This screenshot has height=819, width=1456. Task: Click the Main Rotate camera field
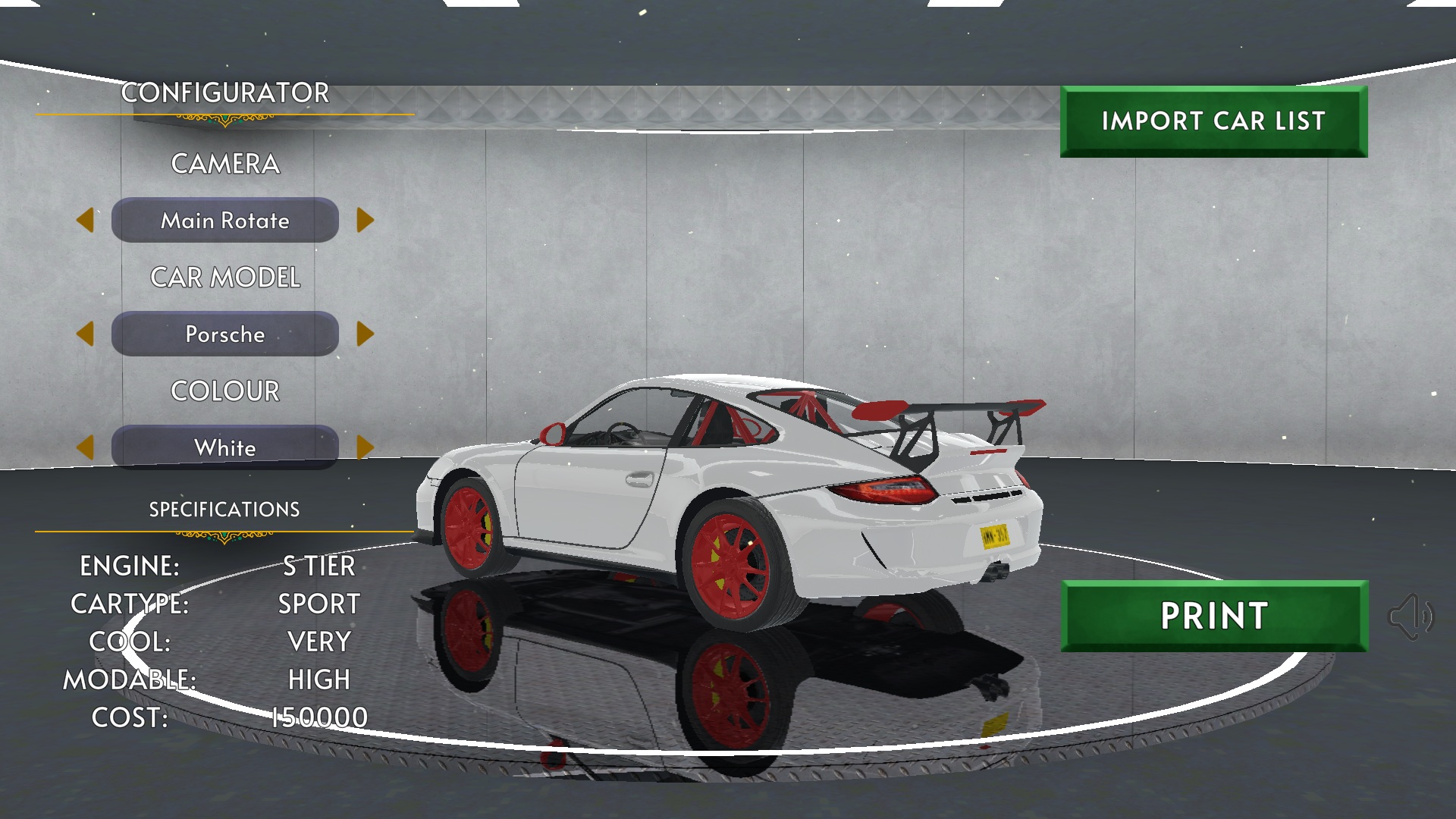pyautogui.click(x=225, y=220)
